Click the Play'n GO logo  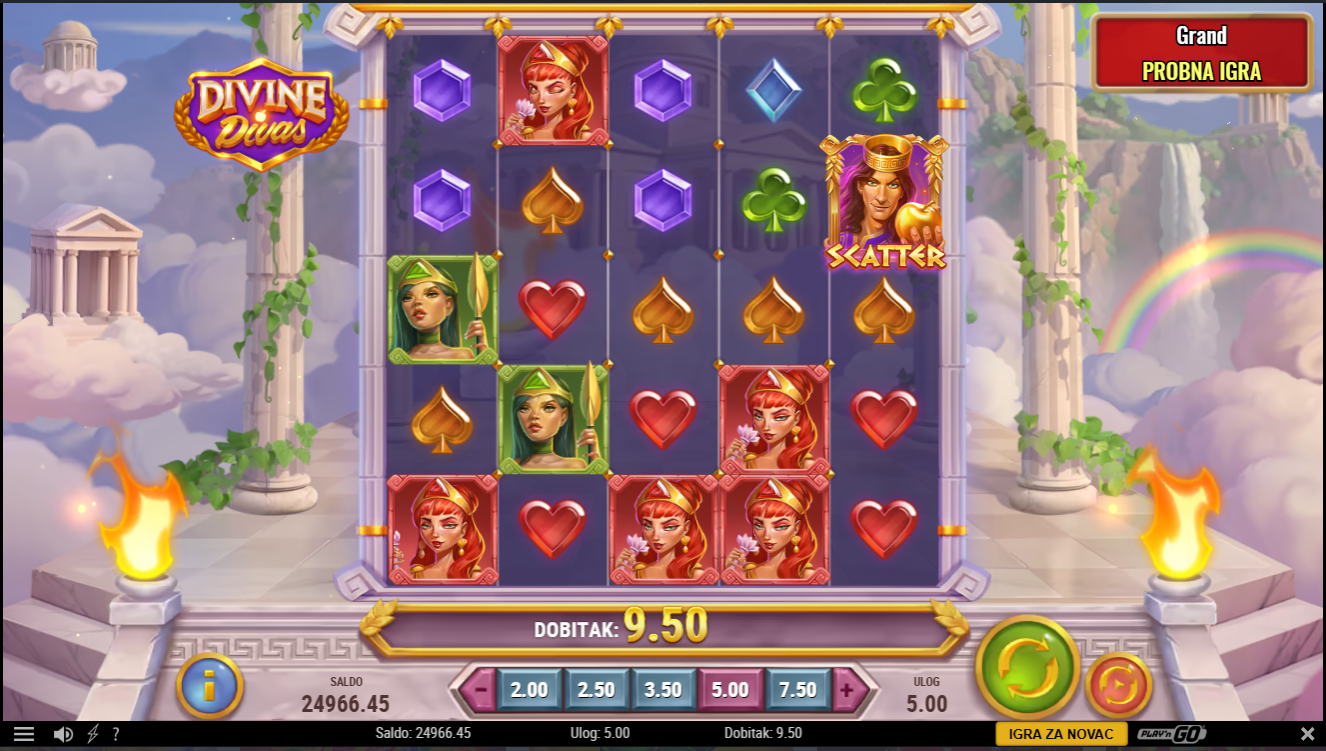[1171, 734]
